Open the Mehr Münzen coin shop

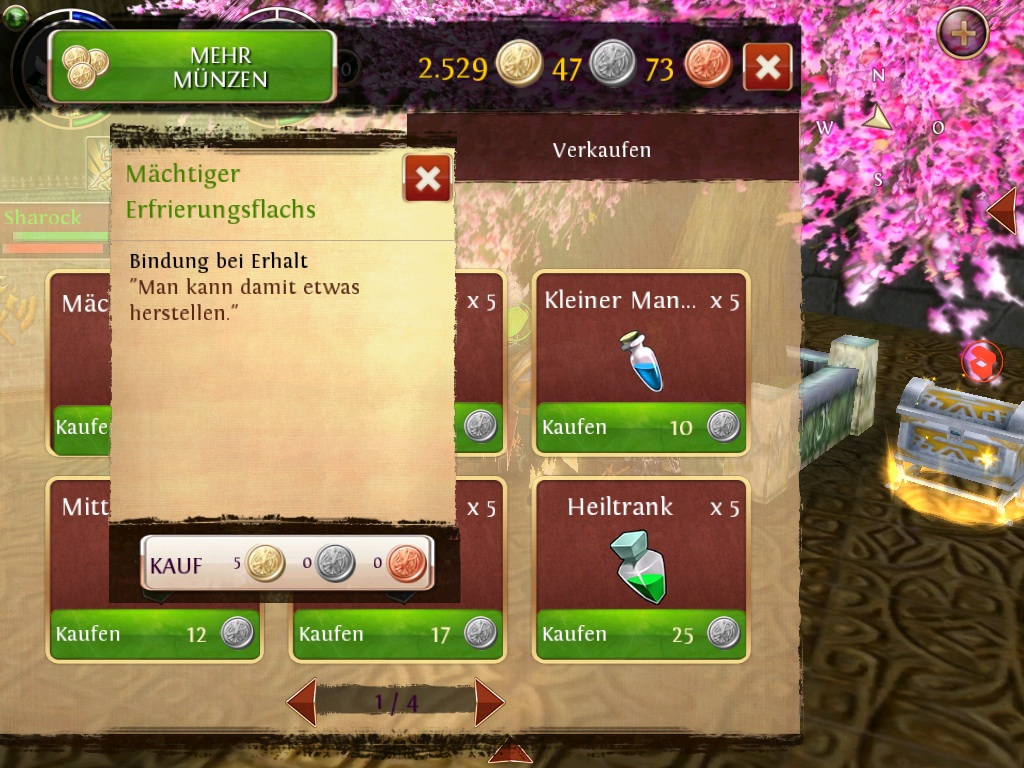192,67
